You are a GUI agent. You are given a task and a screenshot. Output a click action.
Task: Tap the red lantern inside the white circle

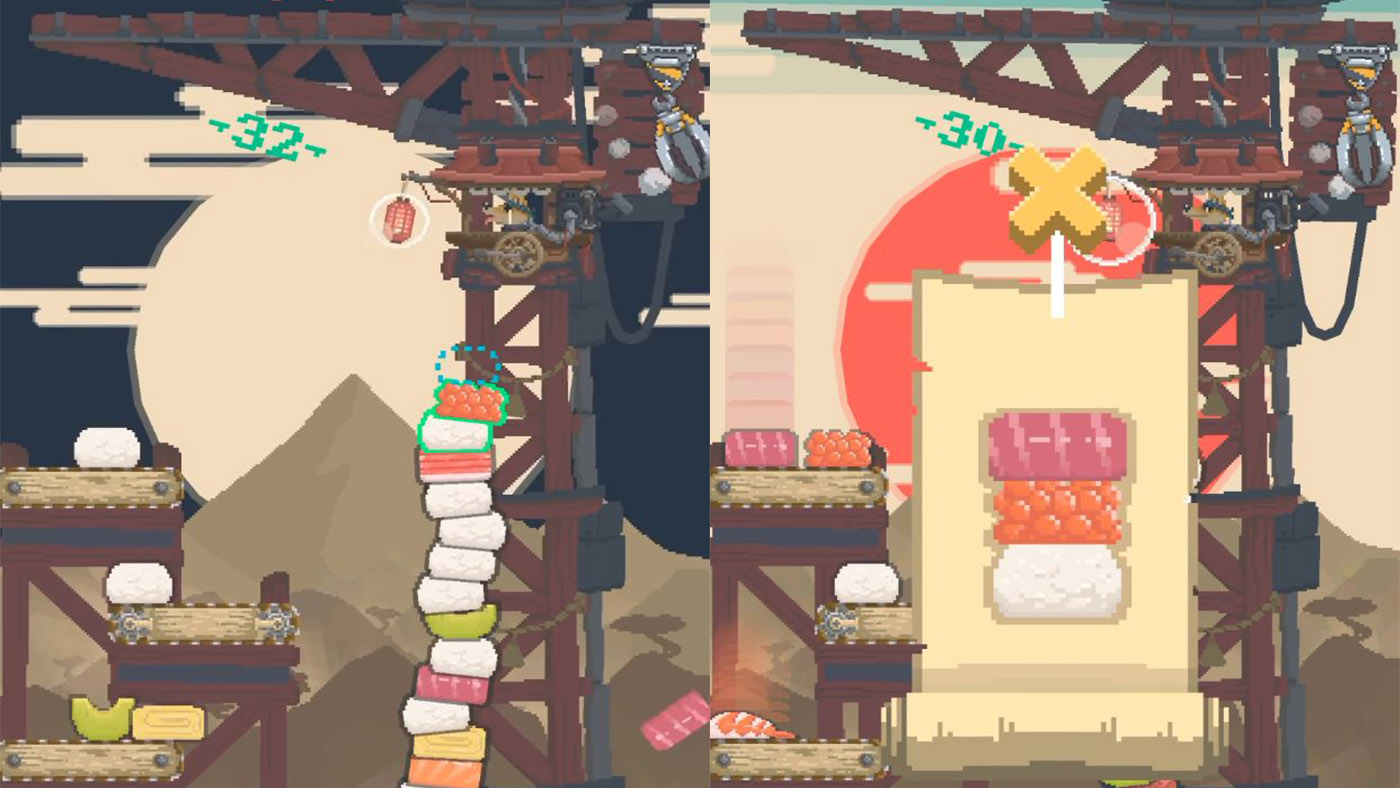point(400,218)
